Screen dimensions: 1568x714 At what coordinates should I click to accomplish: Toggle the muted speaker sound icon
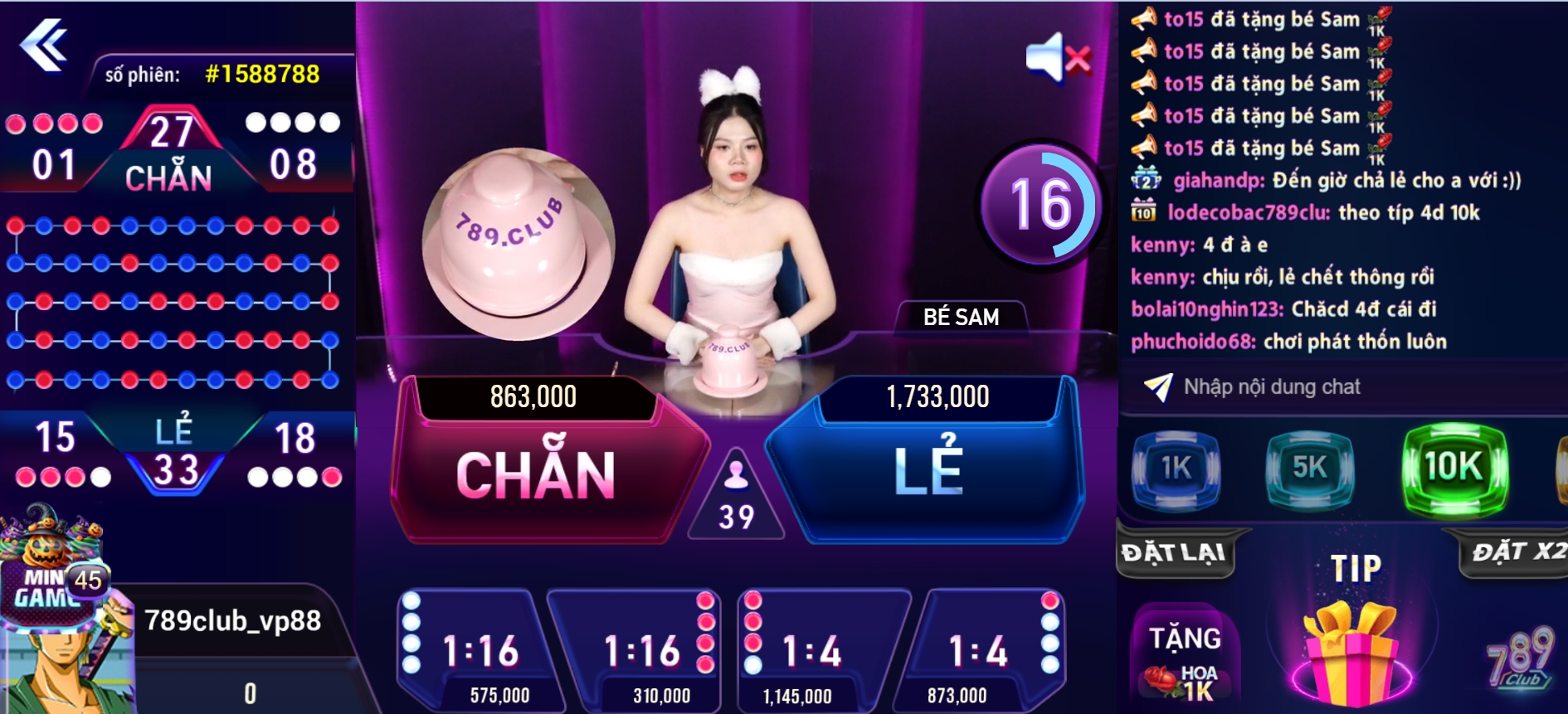[1058, 58]
